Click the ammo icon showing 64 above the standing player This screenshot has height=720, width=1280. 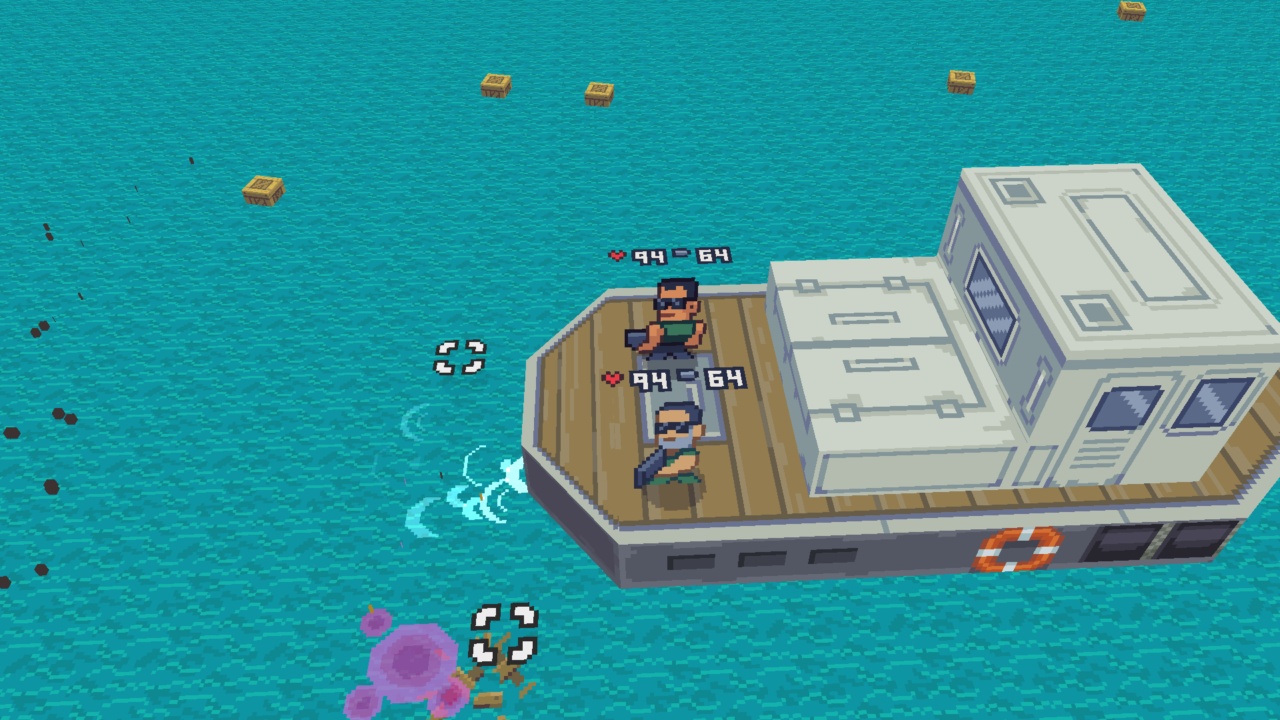click(x=682, y=255)
